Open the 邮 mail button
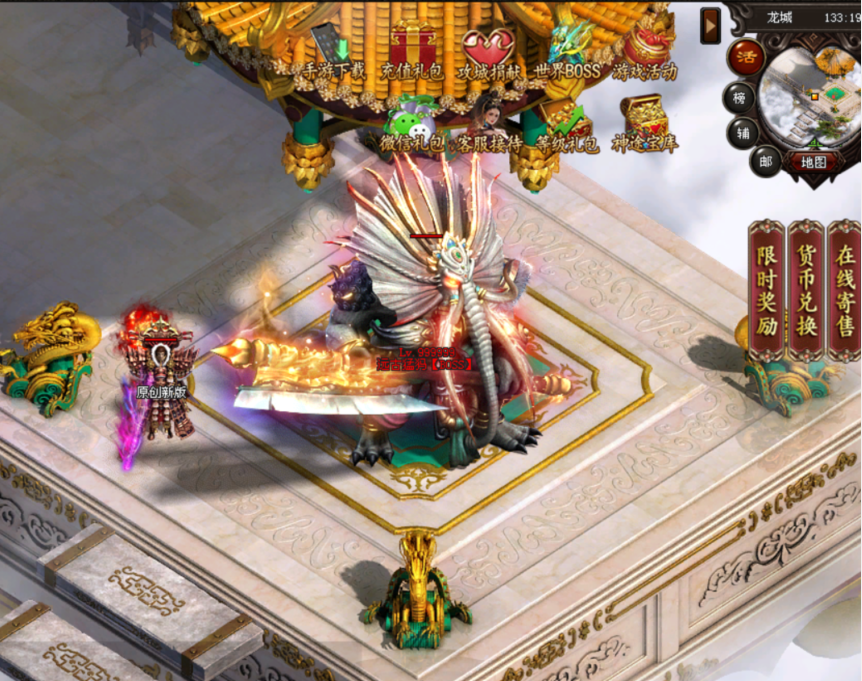The image size is (862, 681). [768, 161]
